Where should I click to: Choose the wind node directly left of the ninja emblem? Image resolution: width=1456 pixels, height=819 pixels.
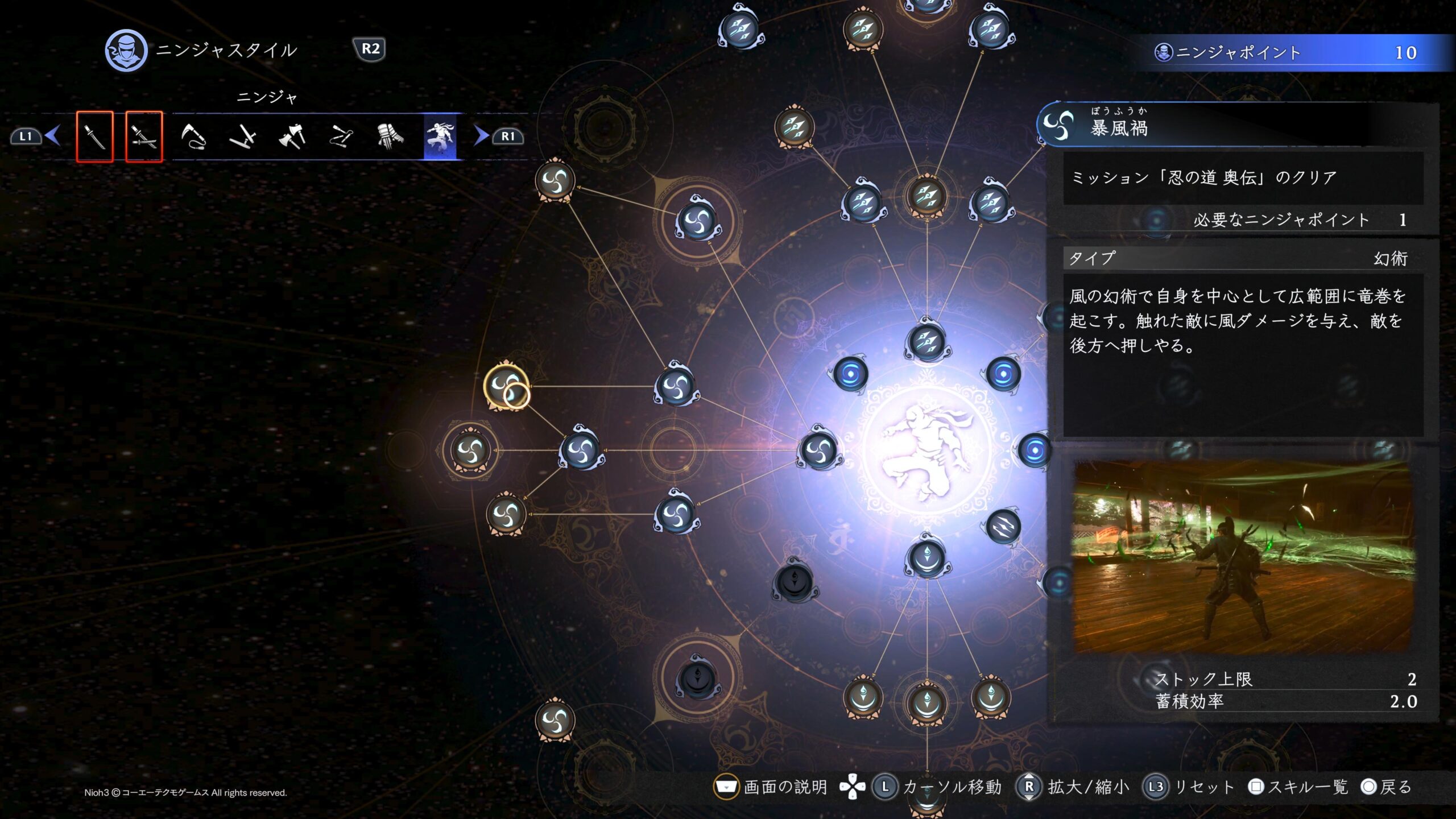[819, 450]
